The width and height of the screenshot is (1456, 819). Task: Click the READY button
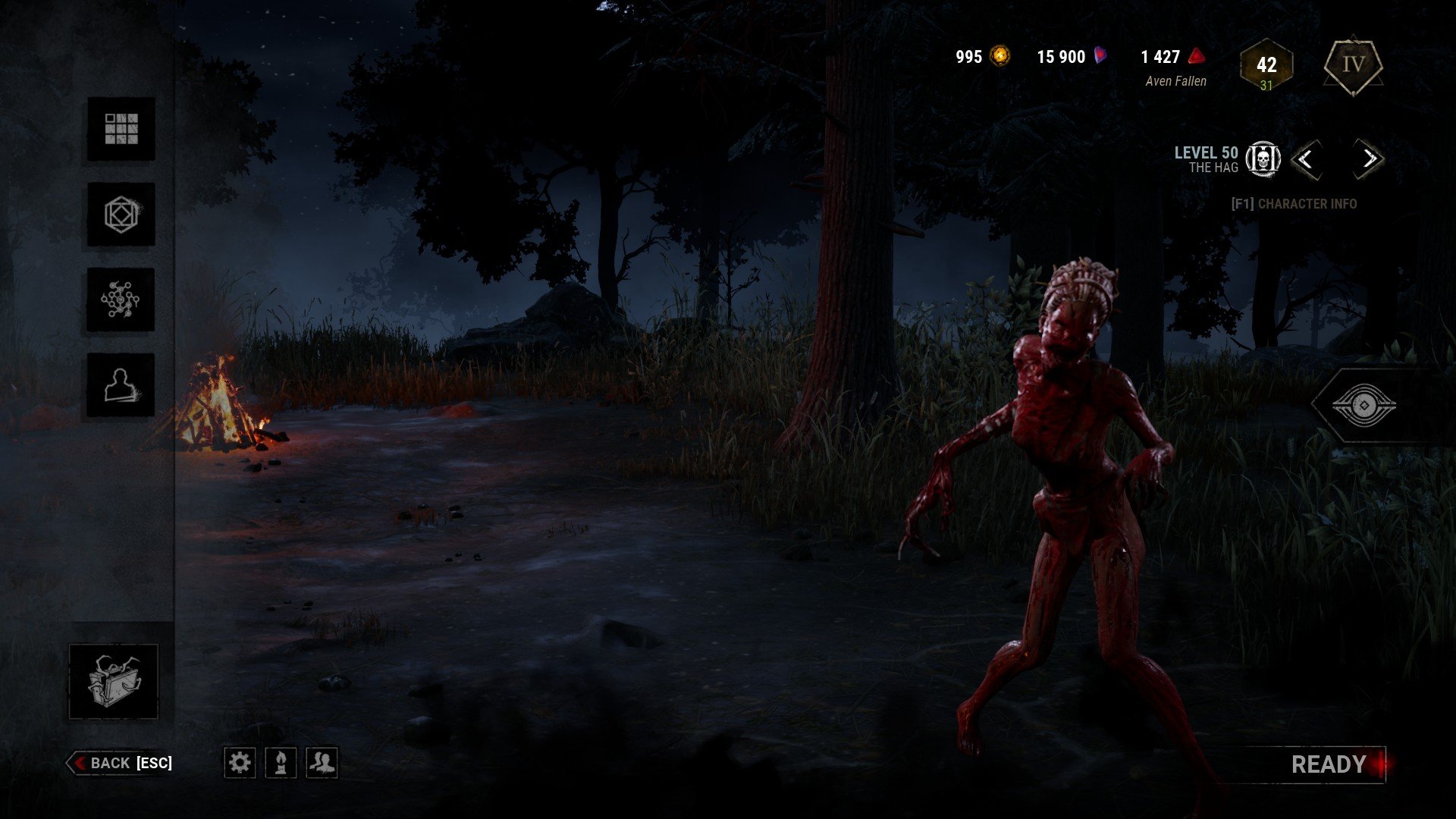click(1329, 764)
